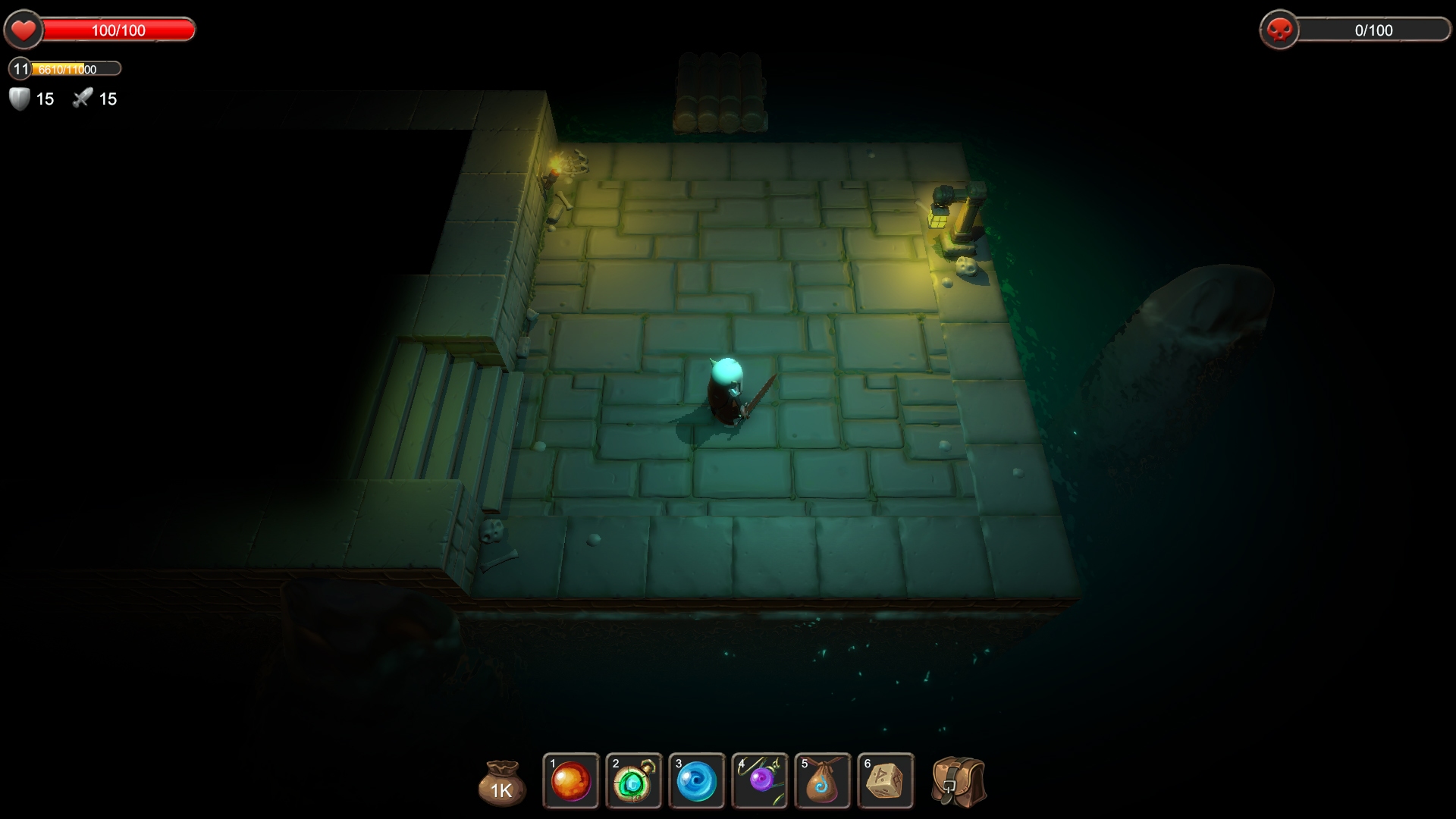Click the 1K coin money pouch
Screen dimensions: 1456x819
(500, 783)
